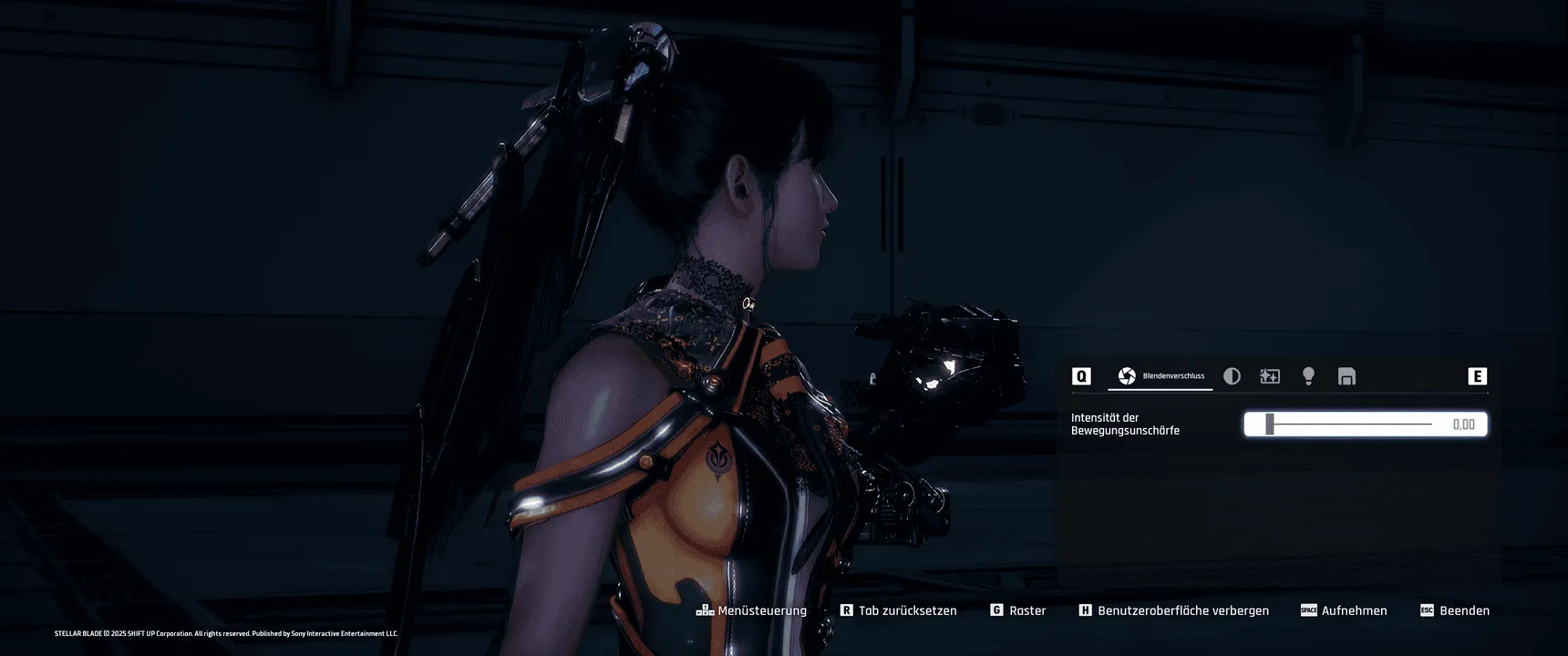Screen dimensions: 1568x656
Task: Switch to the light bulb lighting tab
Action: 1308,376
